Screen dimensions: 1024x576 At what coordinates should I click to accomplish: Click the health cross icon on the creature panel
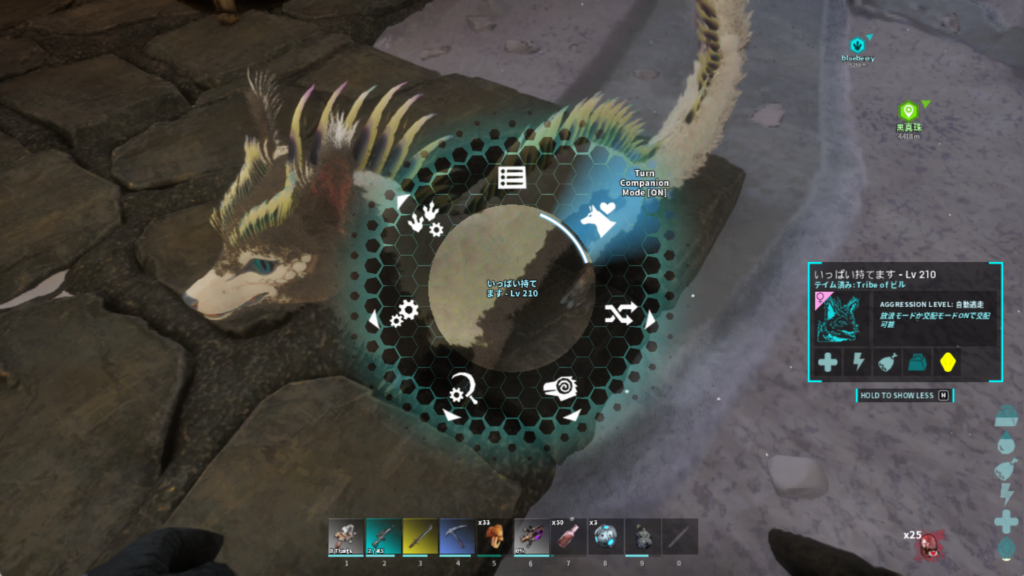point(827,363)
